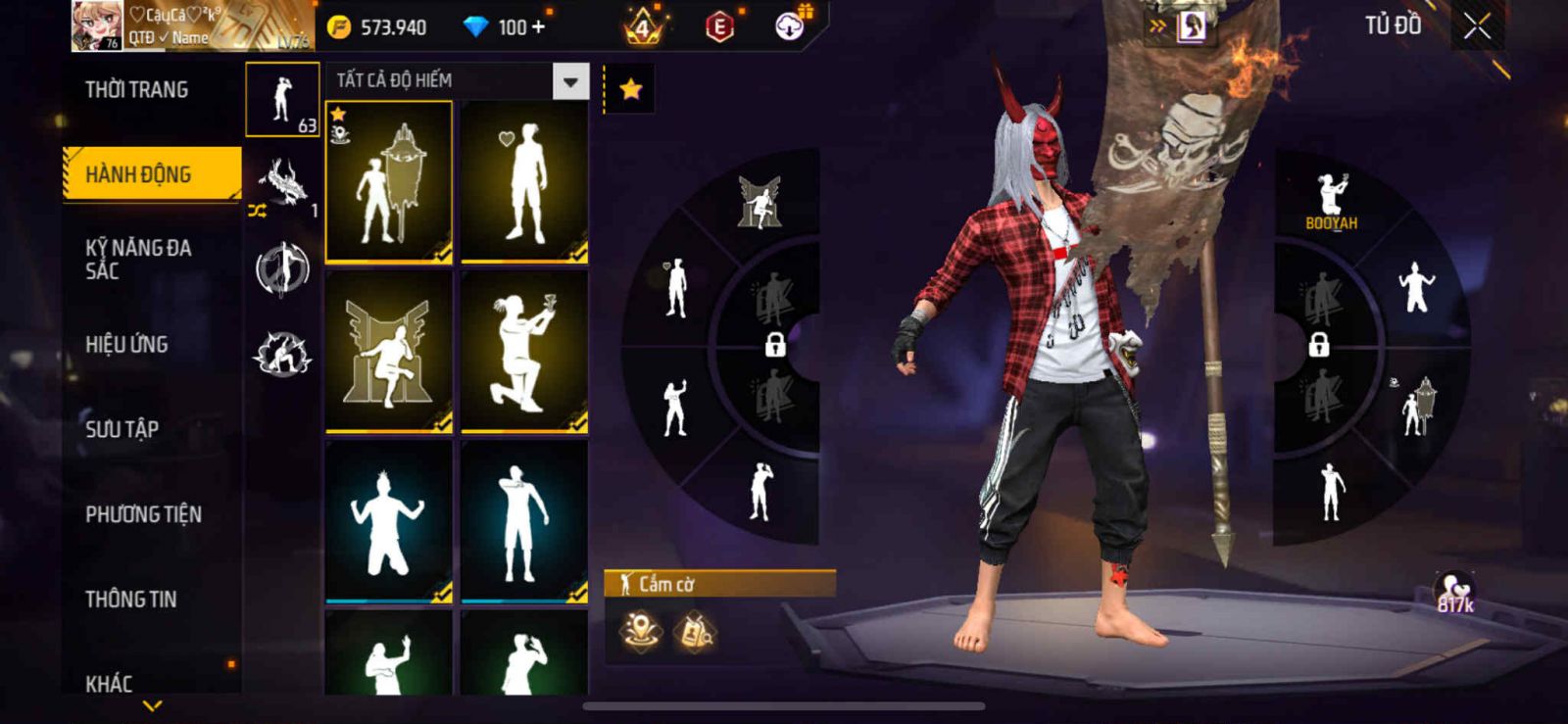Close the Tủ Đồ wardrobe screen
Image resolution: width=1568 pixels, height=724 pixels.
click(x=1477, y=26)
